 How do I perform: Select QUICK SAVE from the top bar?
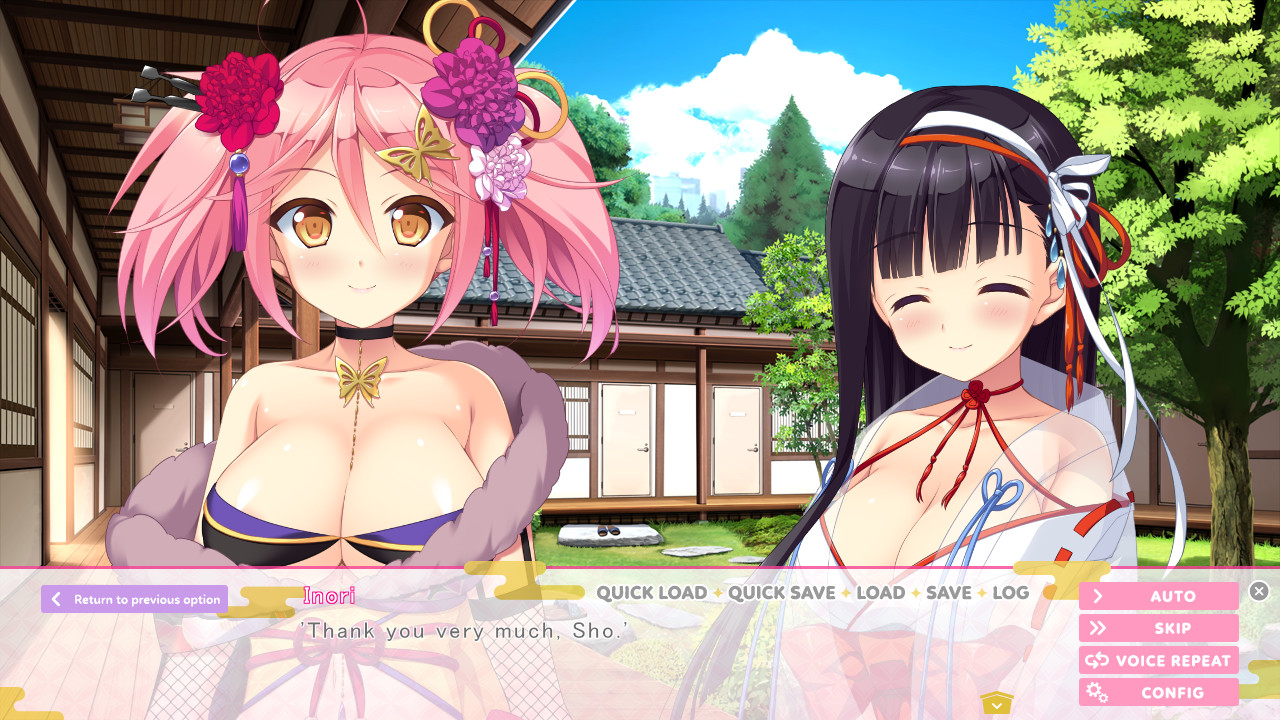780,592
